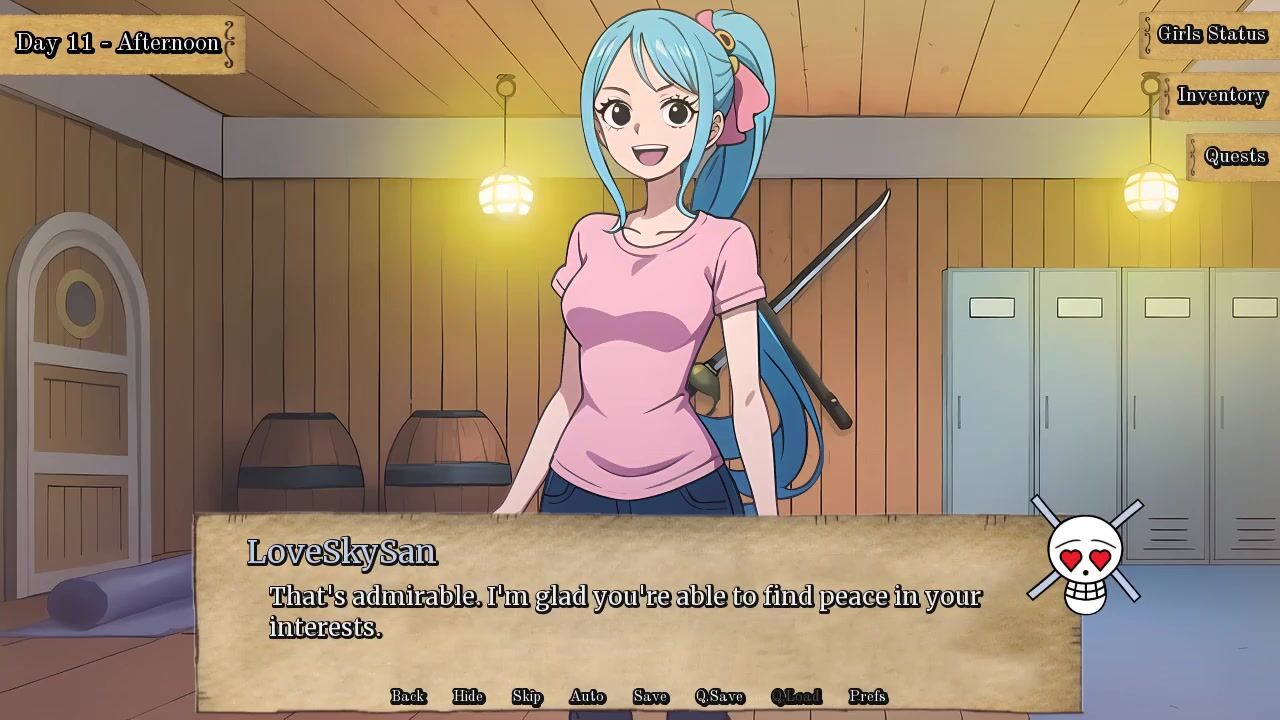The height and width of the screenshot is (720, 1280).
Task: Open the Save menu
Action: pyautogui.click(x=650, y=696)
